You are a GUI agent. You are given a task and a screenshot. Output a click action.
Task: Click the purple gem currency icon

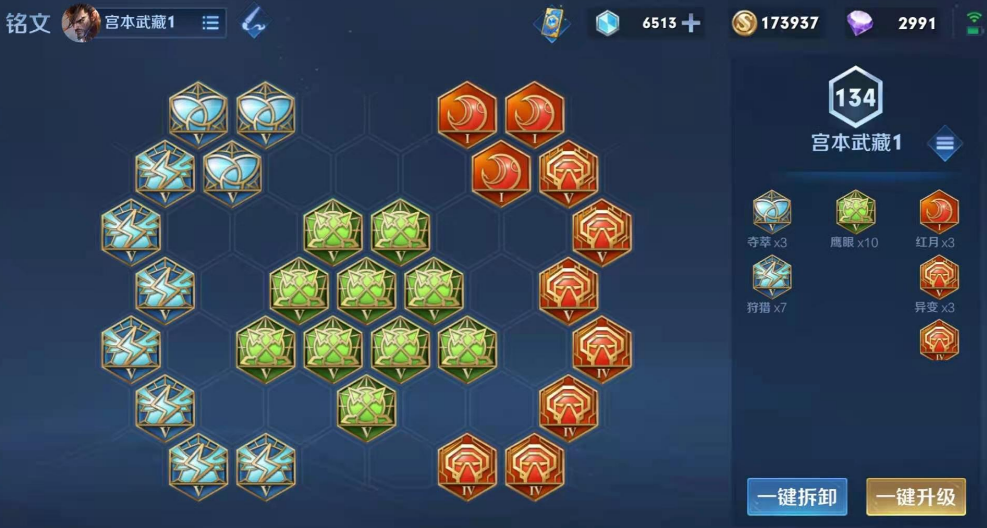(x=859, y=22)
